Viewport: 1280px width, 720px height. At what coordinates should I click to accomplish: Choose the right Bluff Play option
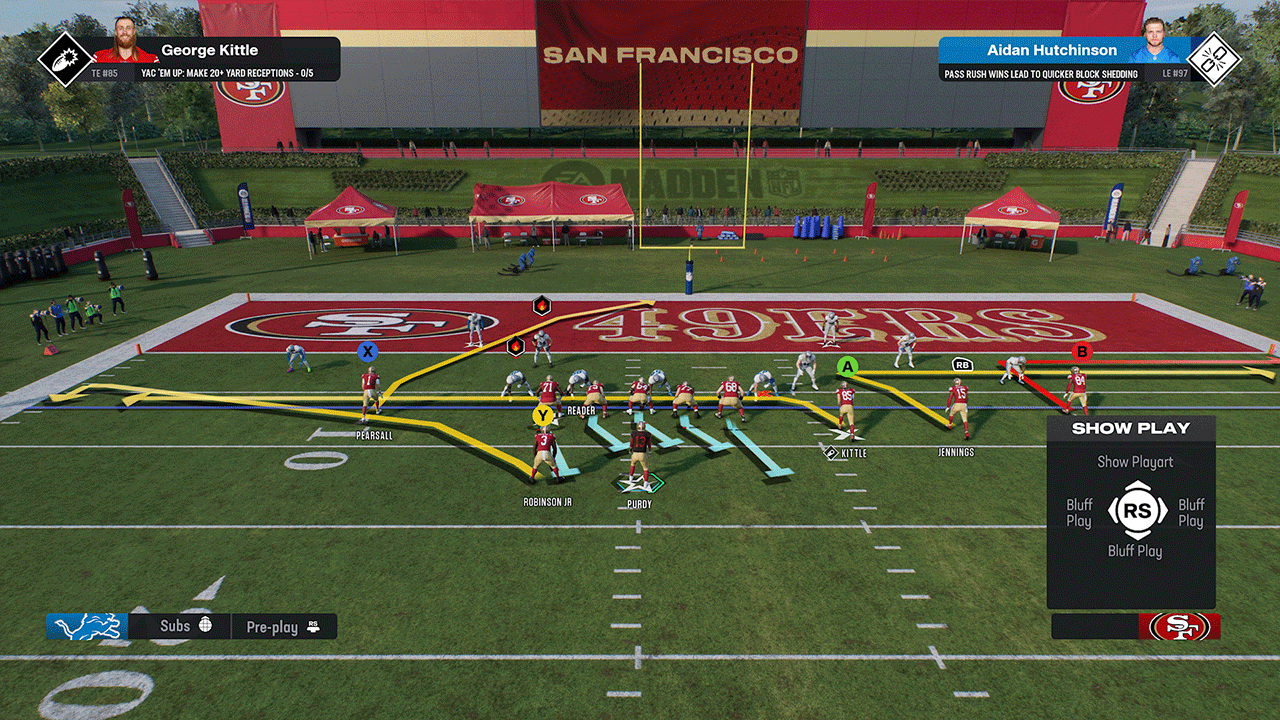point(1190,513)
